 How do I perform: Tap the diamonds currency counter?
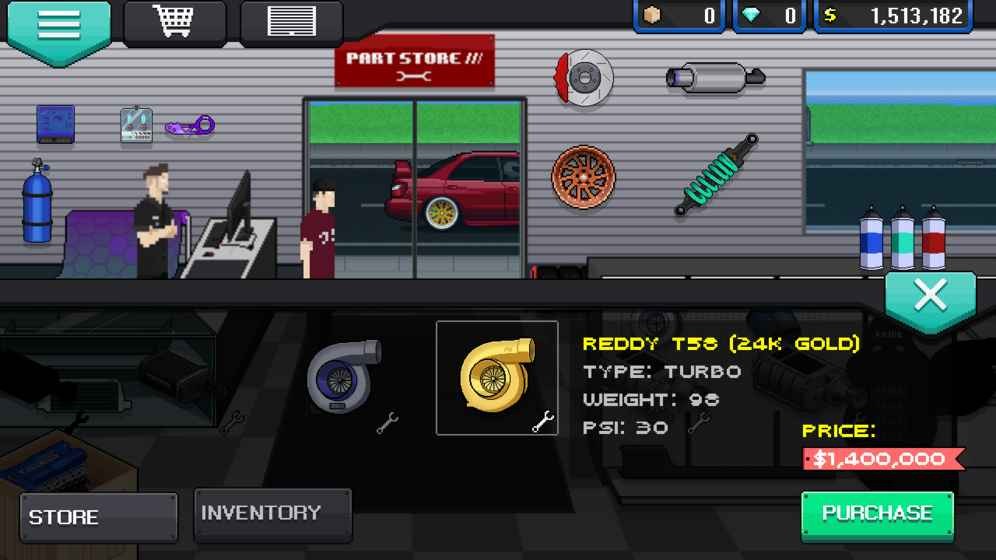[x=772, y=16]
